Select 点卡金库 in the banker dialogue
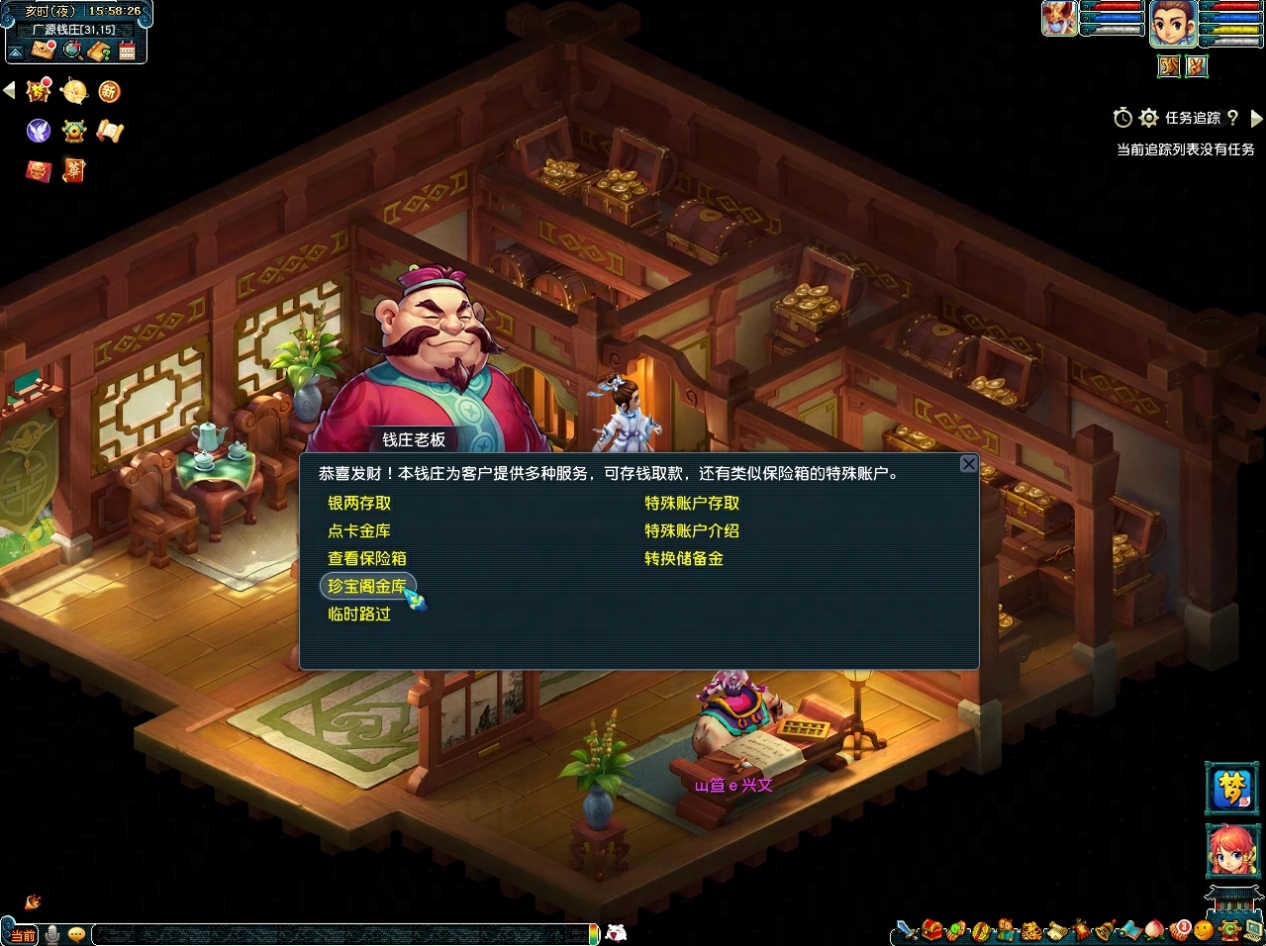The image size is (1266, 946). tap(359, 531)
